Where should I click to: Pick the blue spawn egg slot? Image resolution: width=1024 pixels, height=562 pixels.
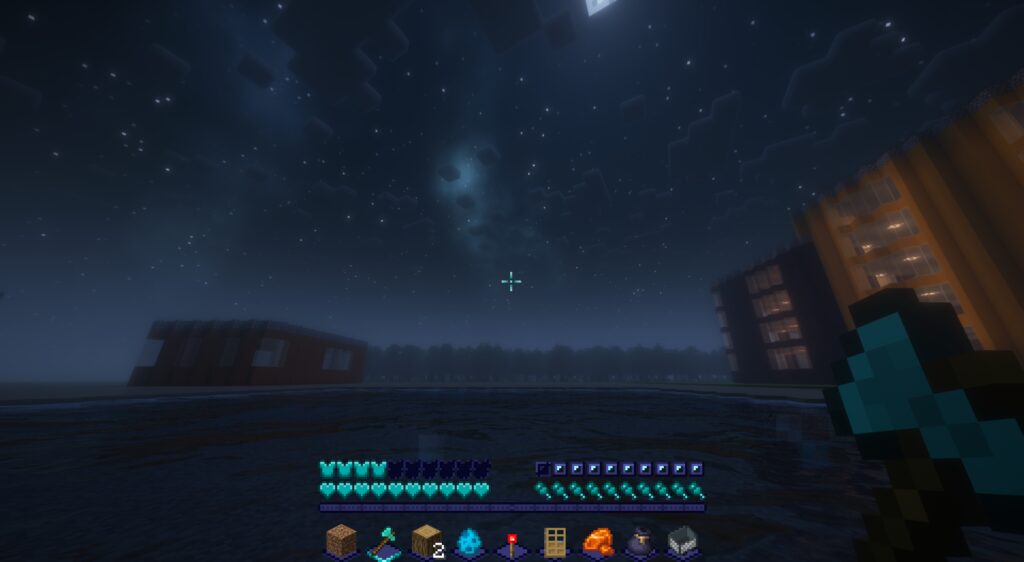point(469,541)
